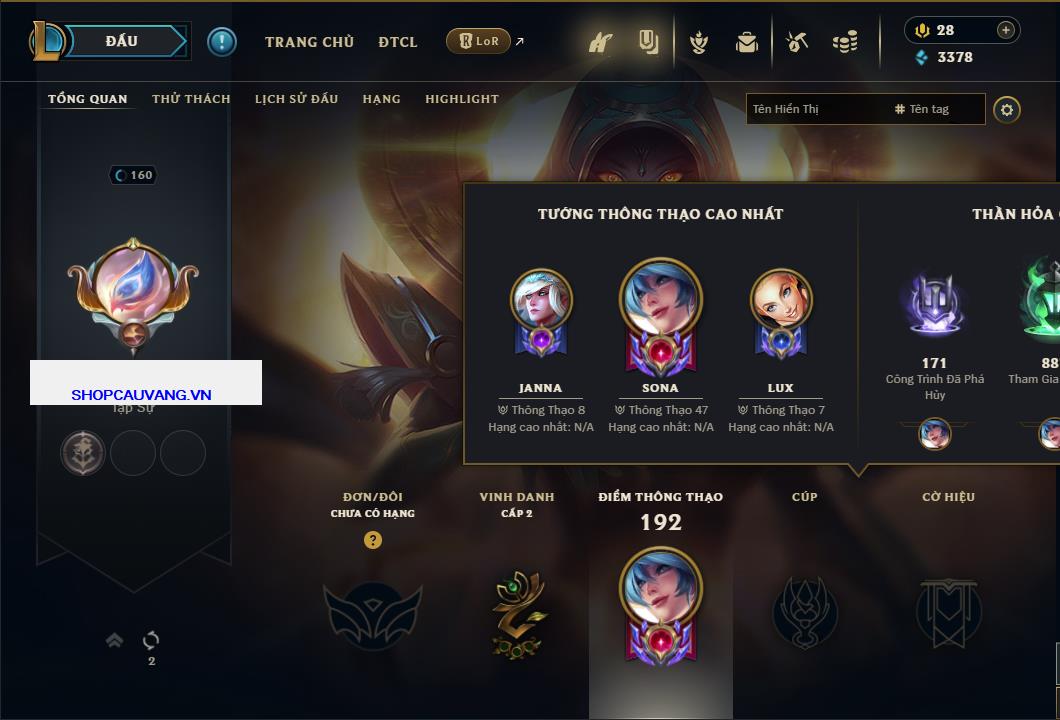Open the TRANG CHỦ home page

309,42
